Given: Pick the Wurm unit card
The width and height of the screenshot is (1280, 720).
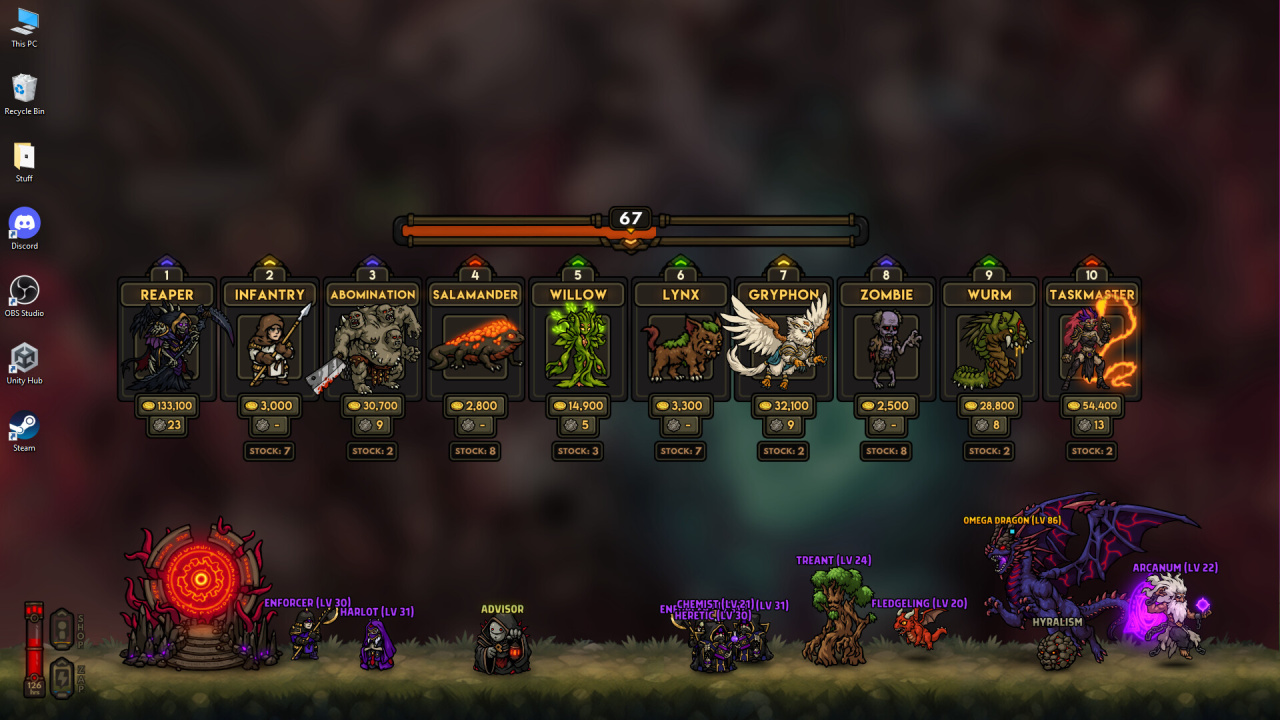Looking at the screenshot, I should pyautogui.click(x=989, y=347).
